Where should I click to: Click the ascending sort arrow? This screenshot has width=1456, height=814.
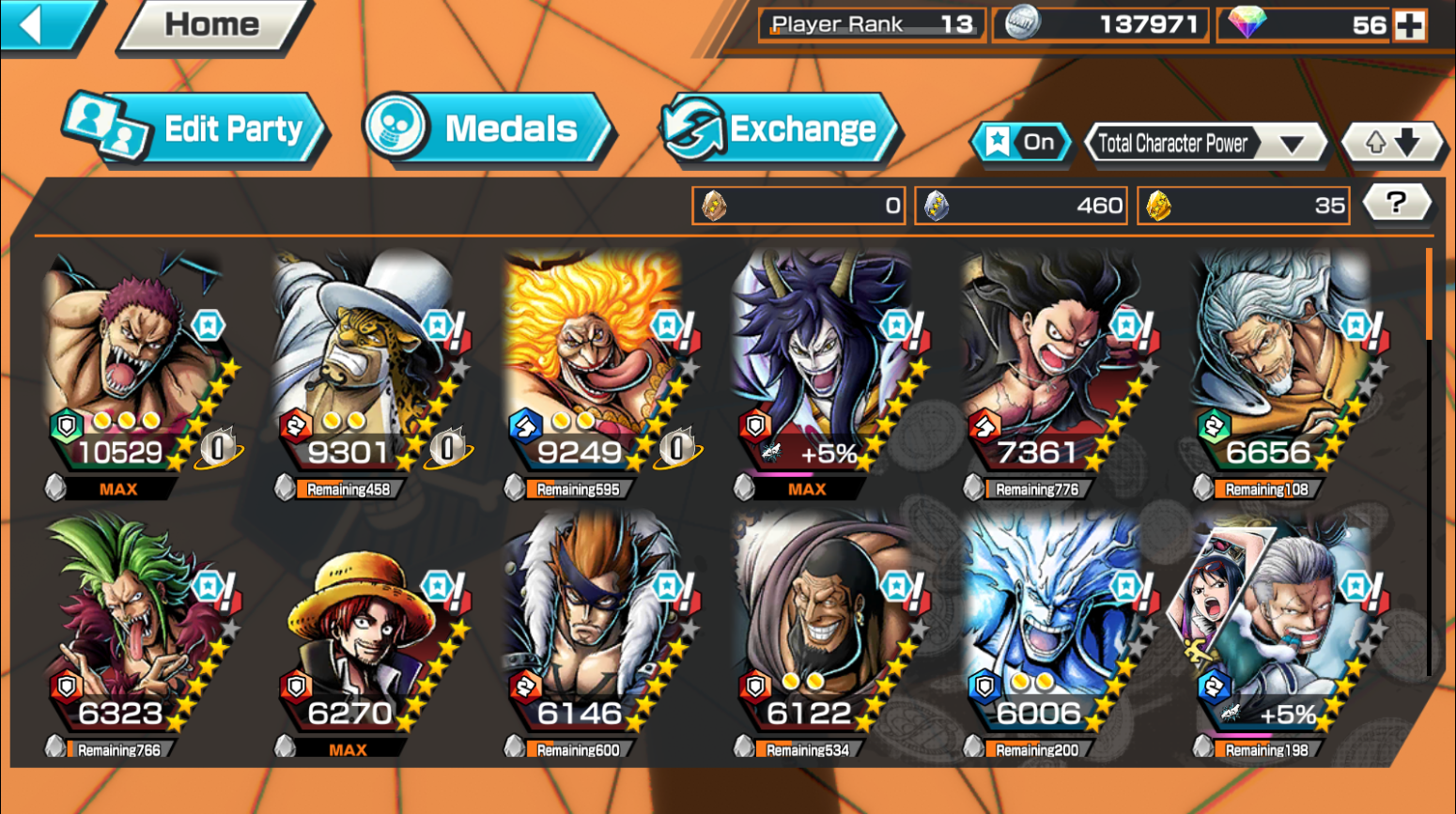click(x=1376, y=143)
